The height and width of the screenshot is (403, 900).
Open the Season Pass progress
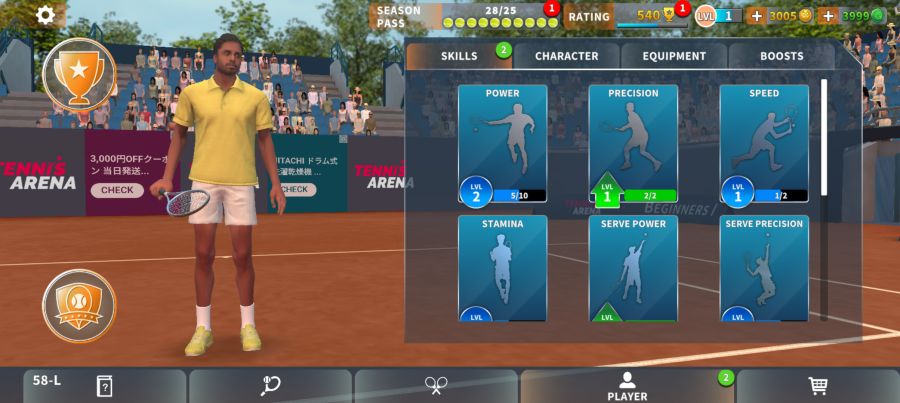[x=464, y=16]
